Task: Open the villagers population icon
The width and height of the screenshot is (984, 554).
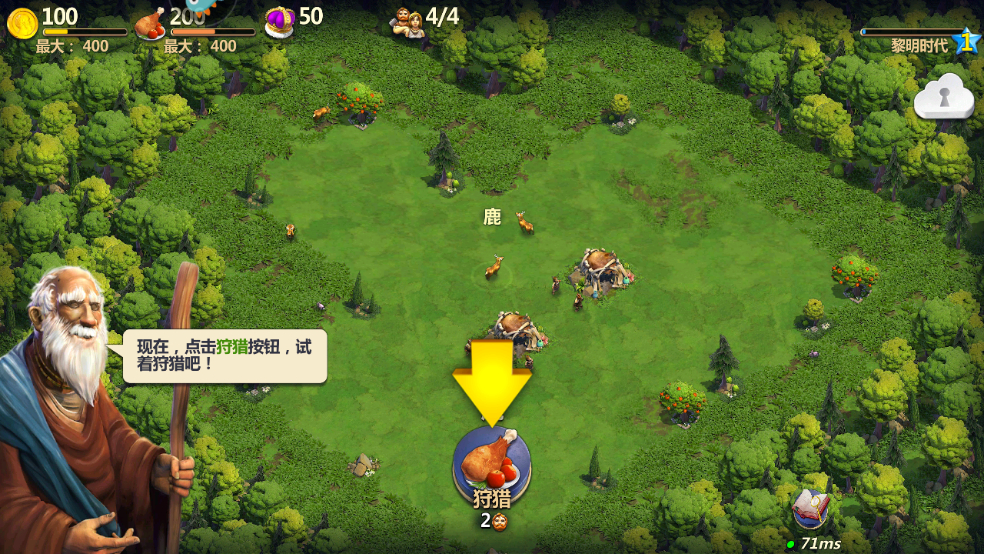Action: coord(408,22)
